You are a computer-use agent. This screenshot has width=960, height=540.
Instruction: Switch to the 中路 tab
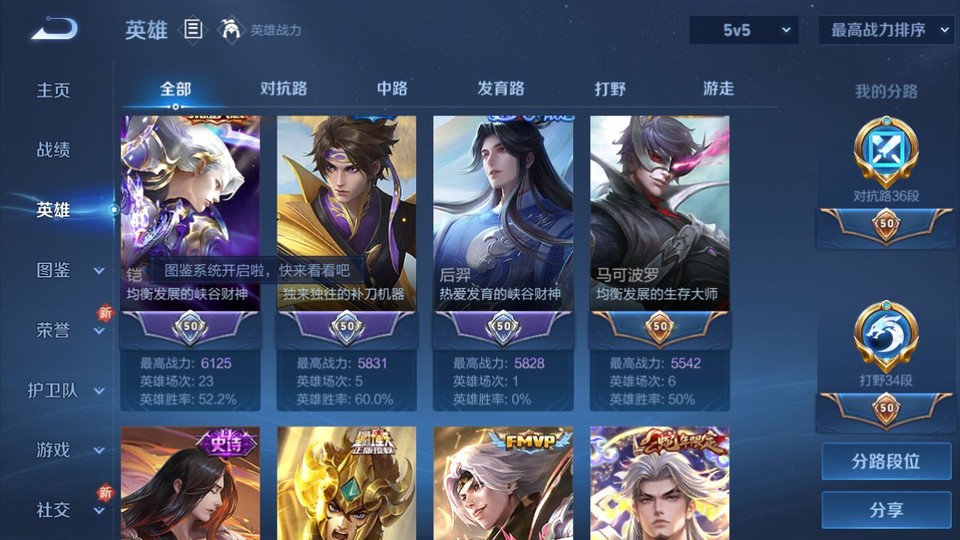392,88
